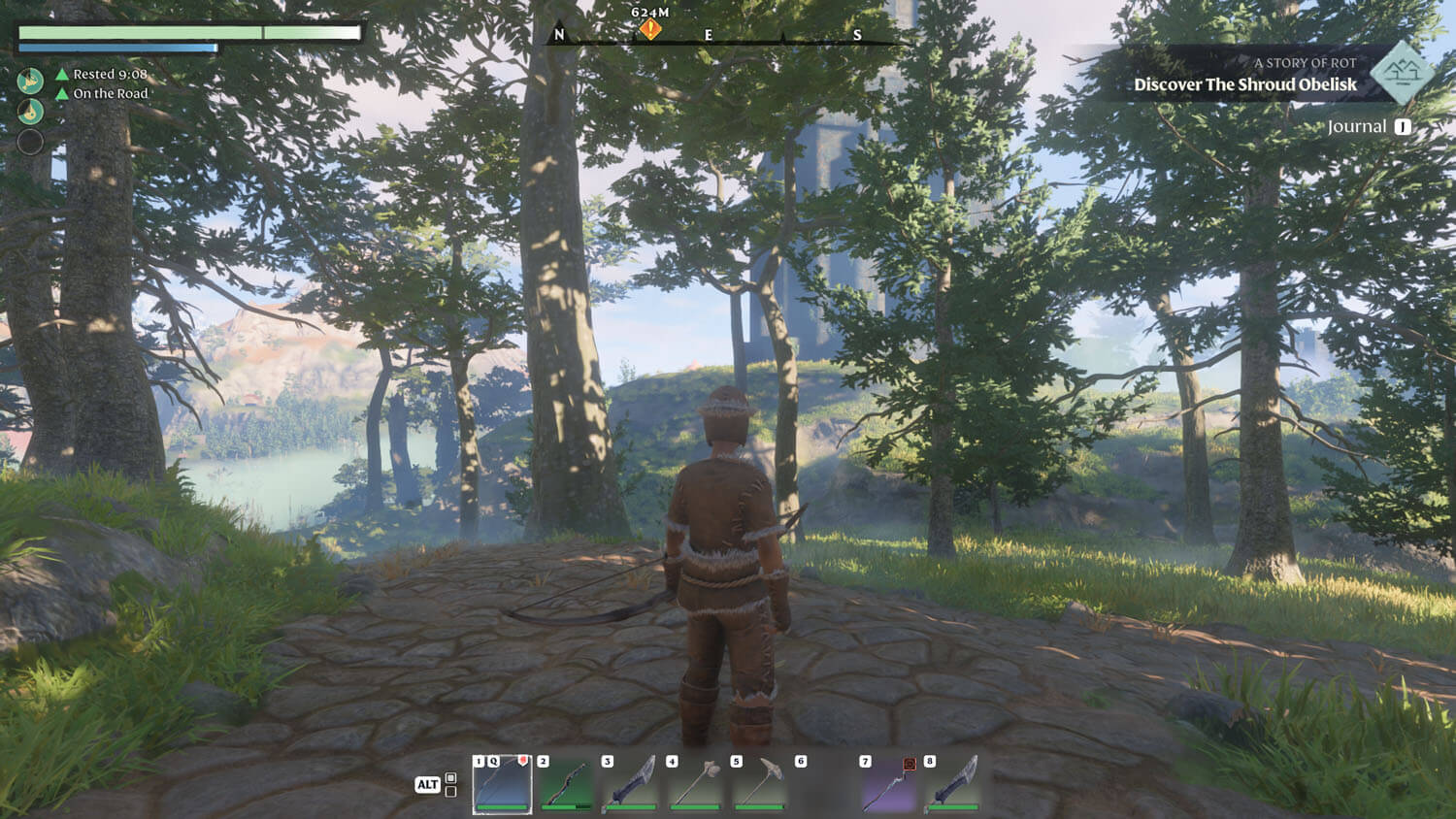
Task: Click the On the Road buff entry
Action: pos(102,94)
